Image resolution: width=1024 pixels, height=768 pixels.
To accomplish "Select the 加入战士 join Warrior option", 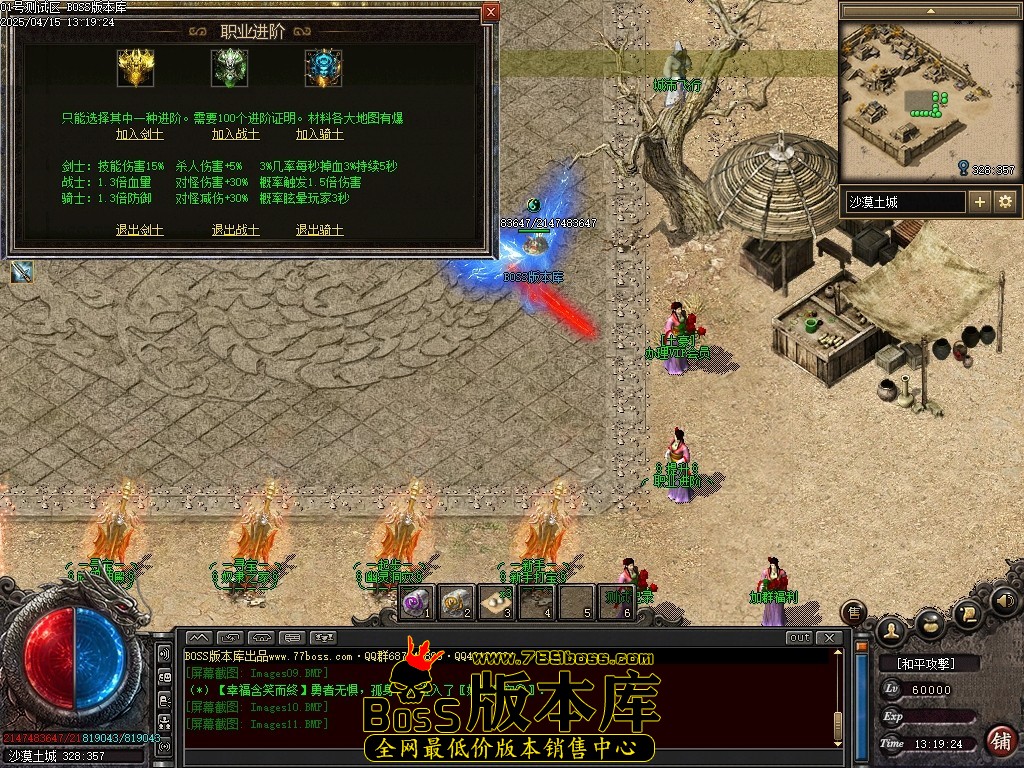I will click(x=236, y=134).
